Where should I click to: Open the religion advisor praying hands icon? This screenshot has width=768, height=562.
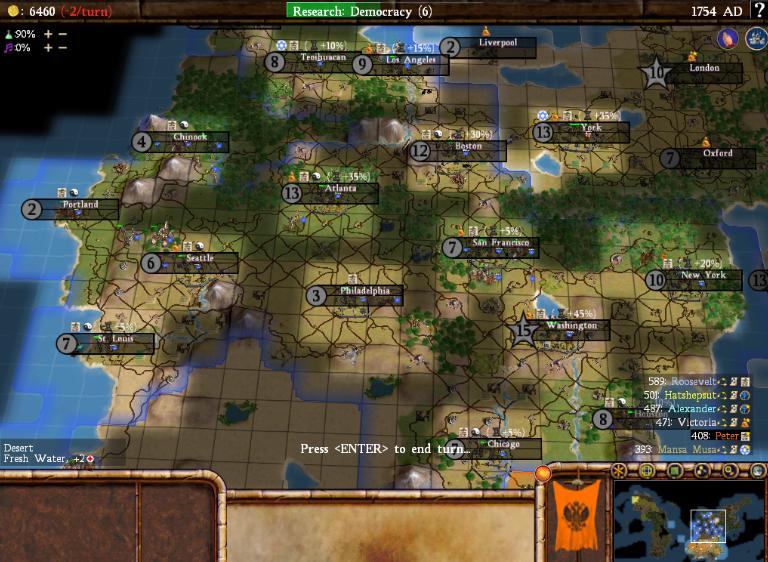point(727,38)
